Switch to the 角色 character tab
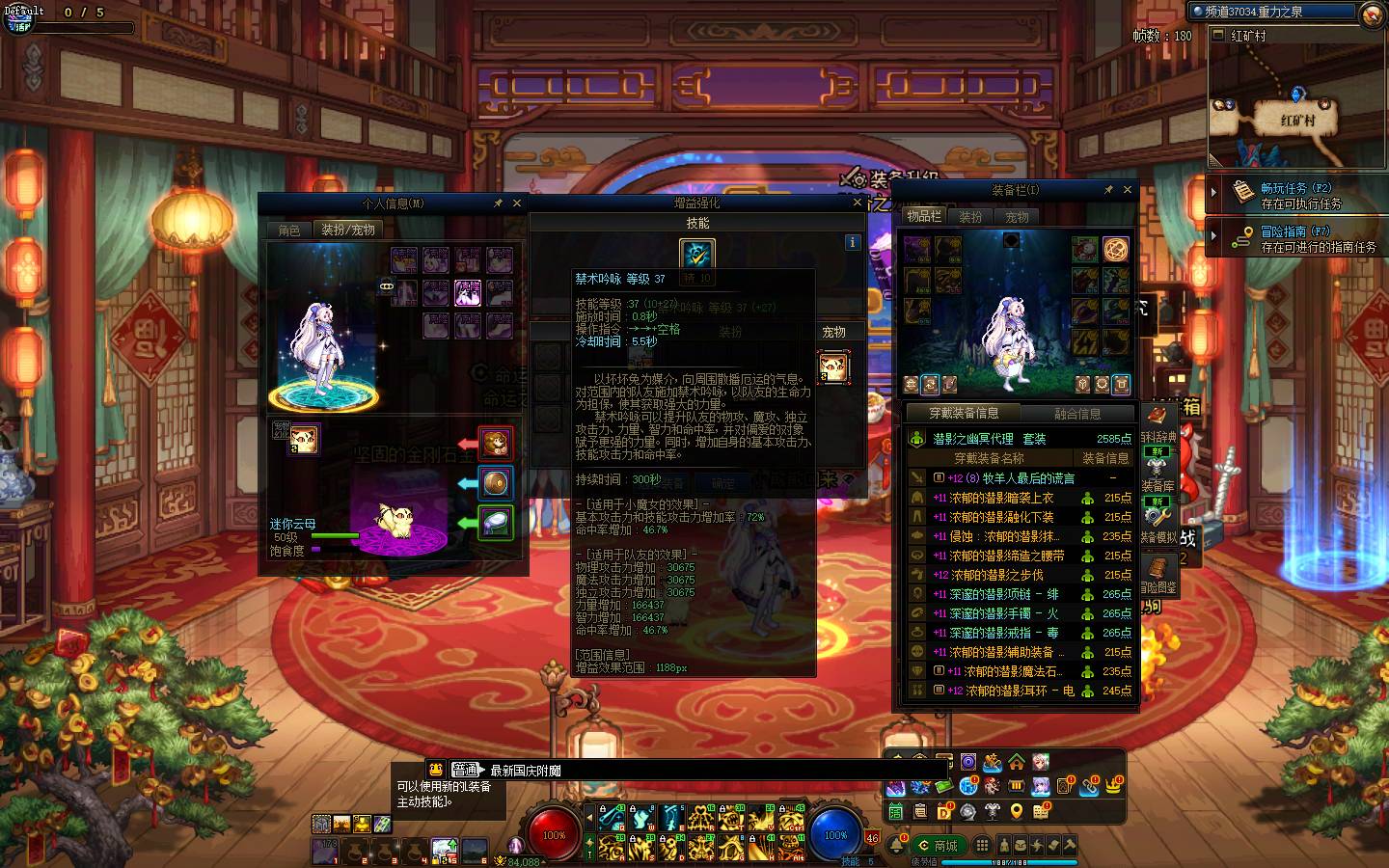This screenshot has height=868, width=1389. (289, 230)
